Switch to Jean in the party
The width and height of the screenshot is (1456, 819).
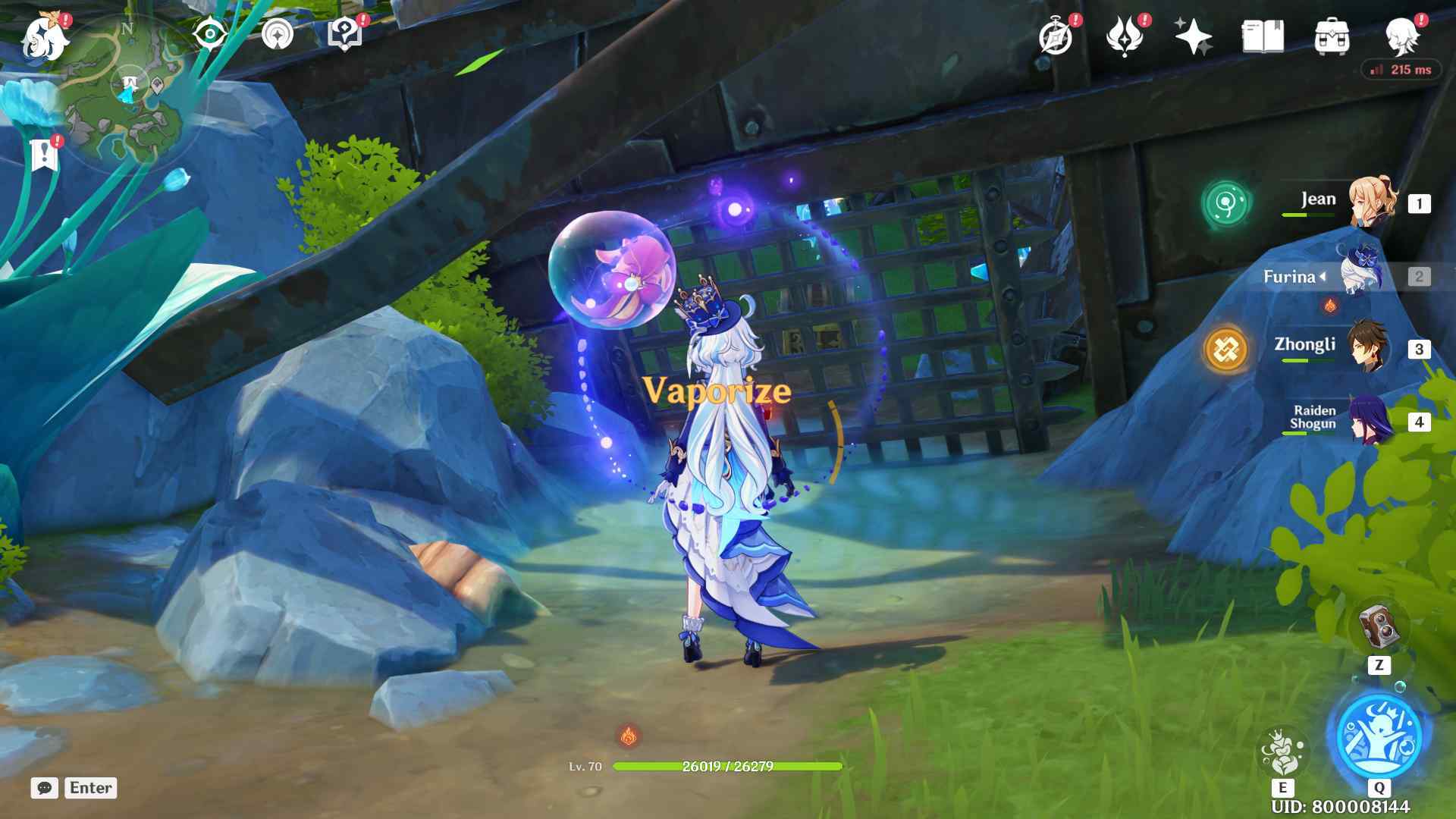1371,202
